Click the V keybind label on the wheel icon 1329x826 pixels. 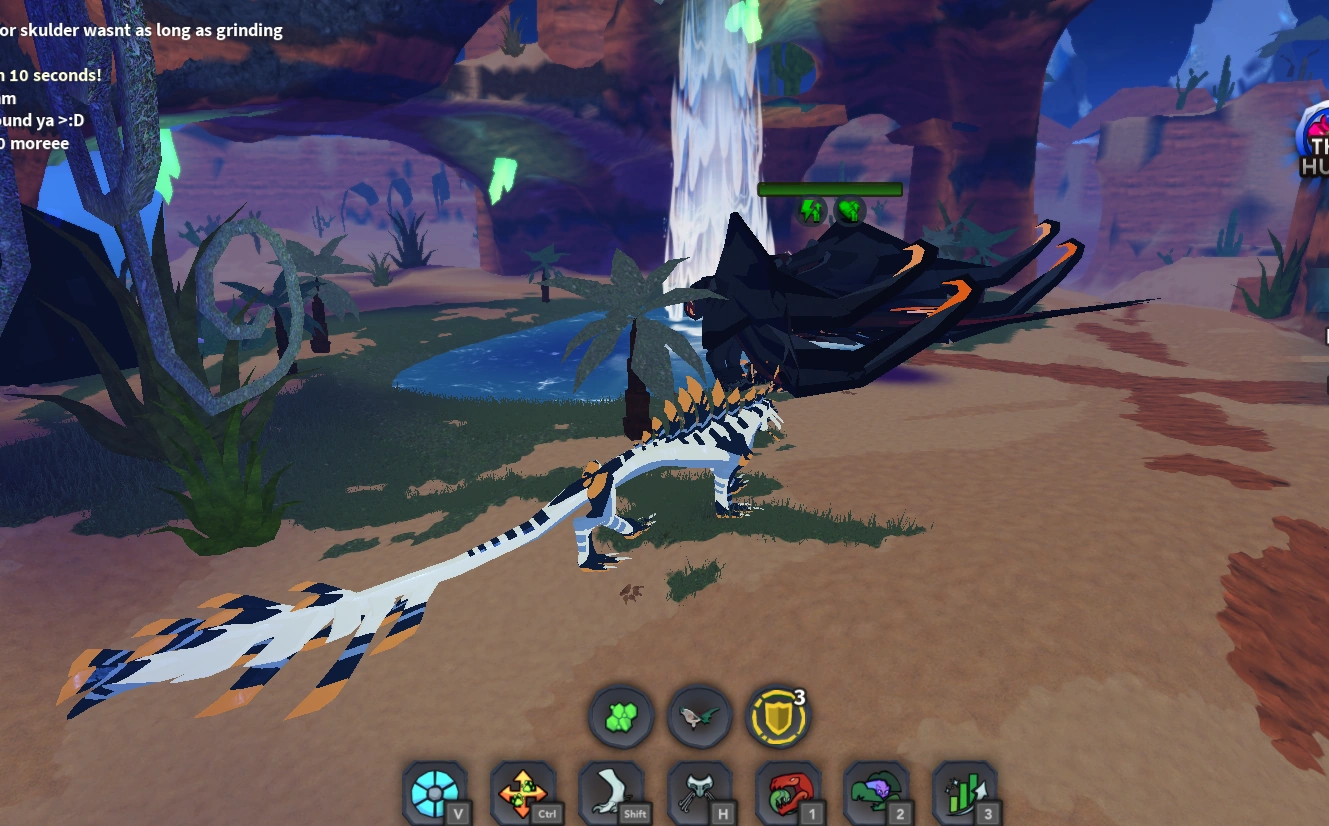457,816
